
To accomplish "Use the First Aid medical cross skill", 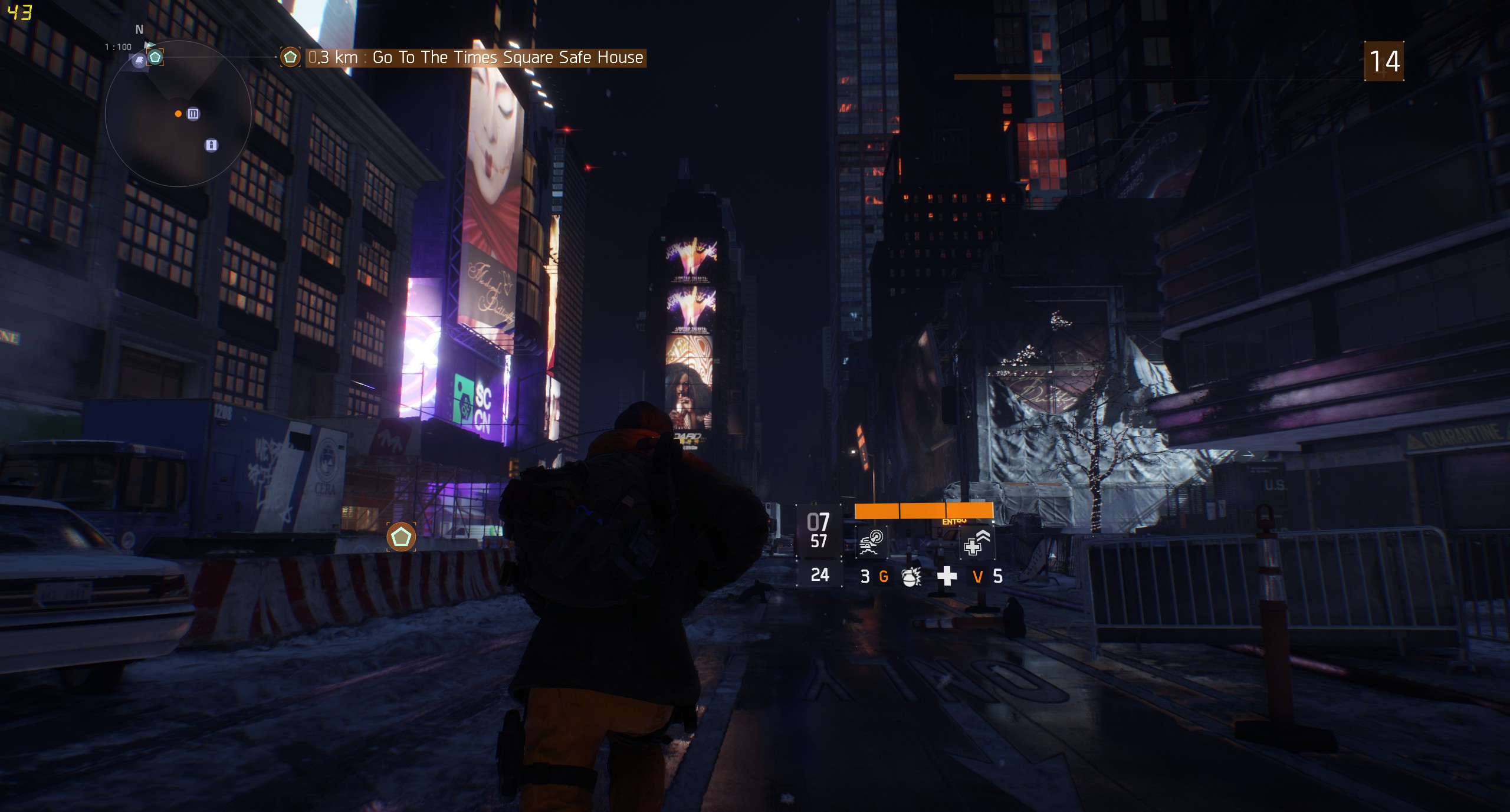I will [x=977, y=543].
